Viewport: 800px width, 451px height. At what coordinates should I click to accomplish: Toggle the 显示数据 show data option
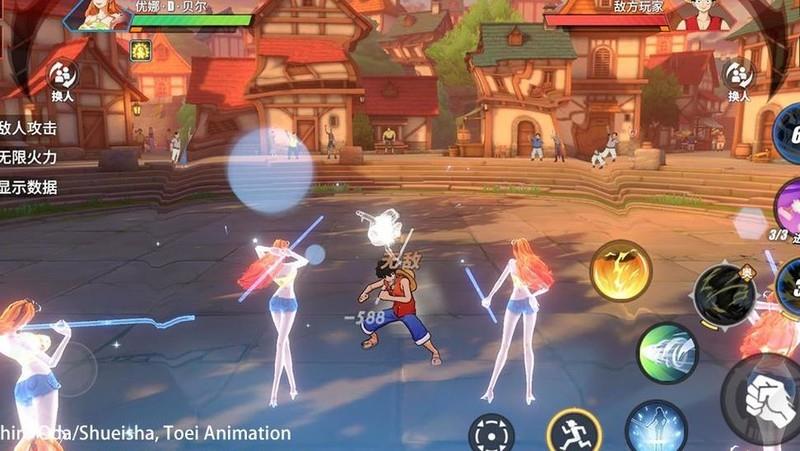(27, 186)
